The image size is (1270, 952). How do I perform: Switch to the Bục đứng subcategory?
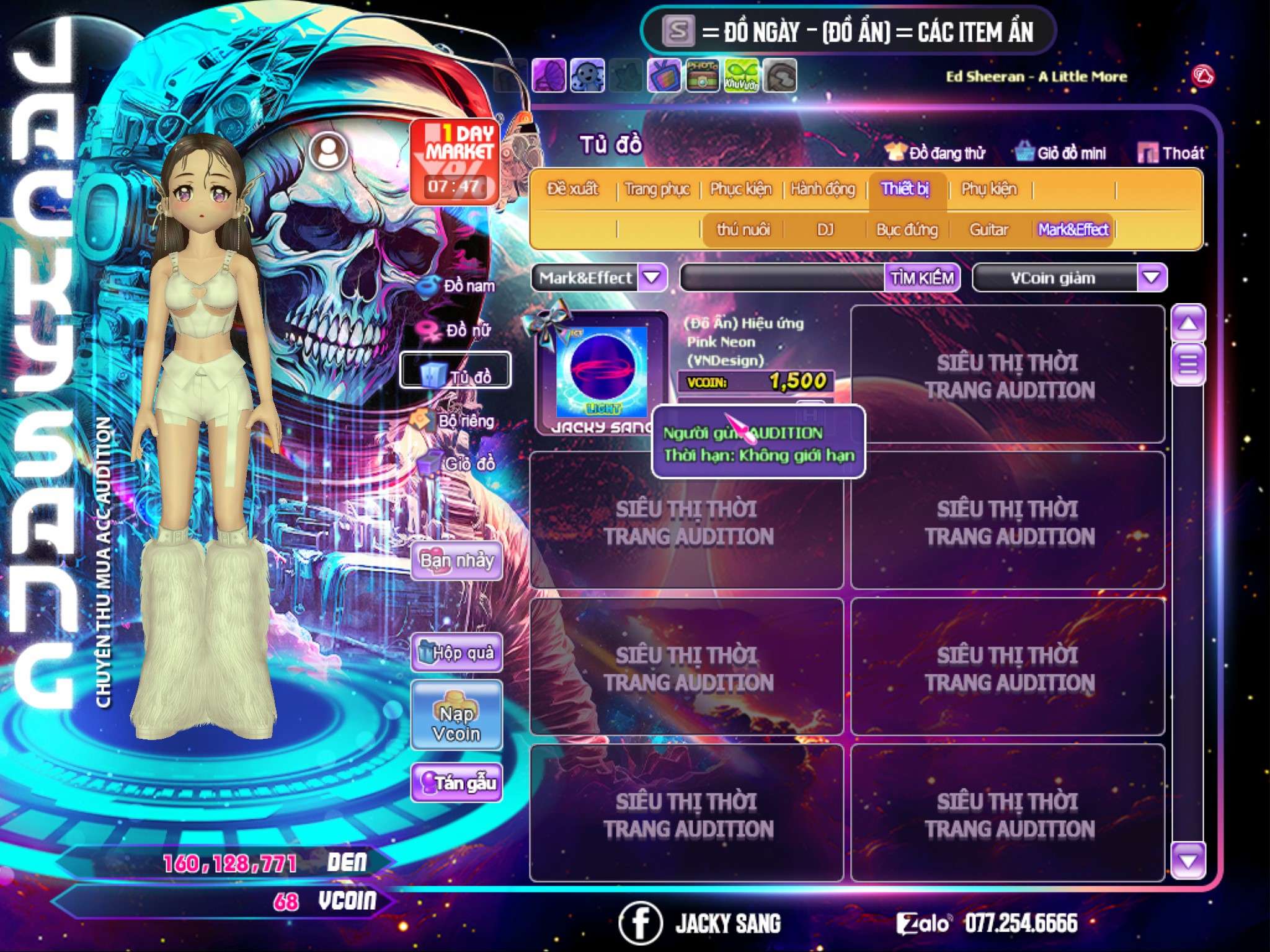point(907,230)
